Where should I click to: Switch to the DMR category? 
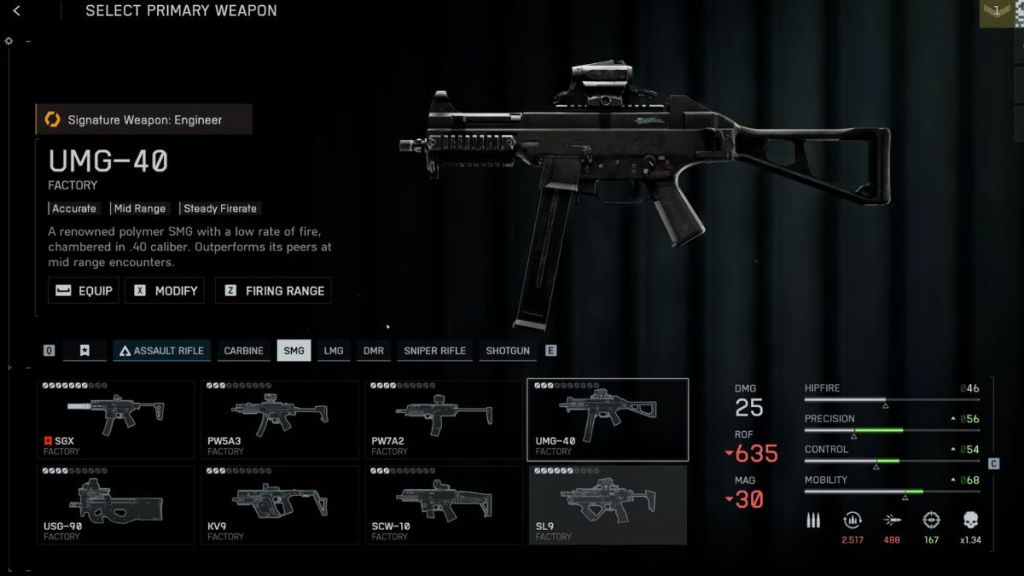click(x=373, y=351)
